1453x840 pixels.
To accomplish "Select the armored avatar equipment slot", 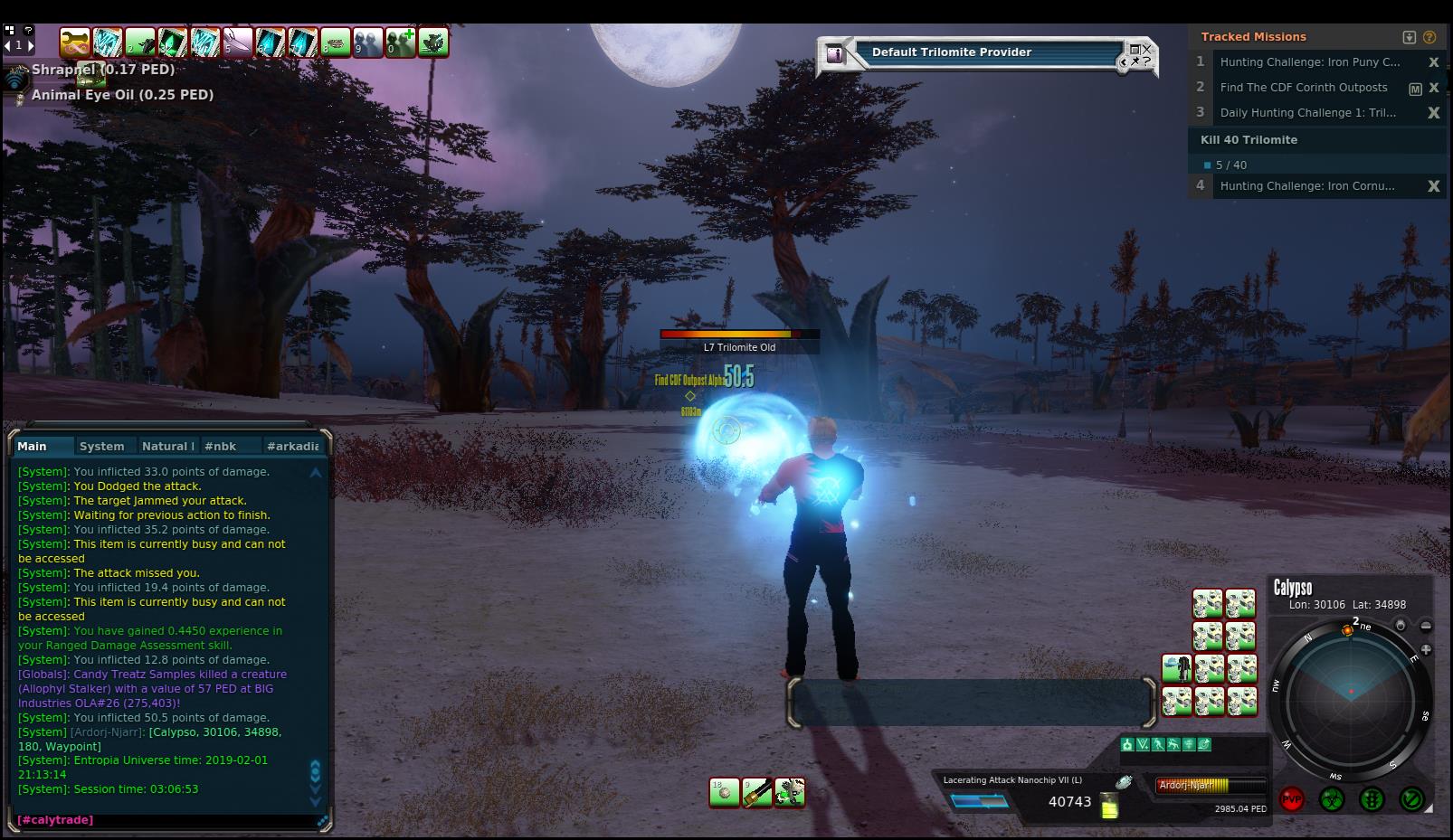I will [1176, 669].
